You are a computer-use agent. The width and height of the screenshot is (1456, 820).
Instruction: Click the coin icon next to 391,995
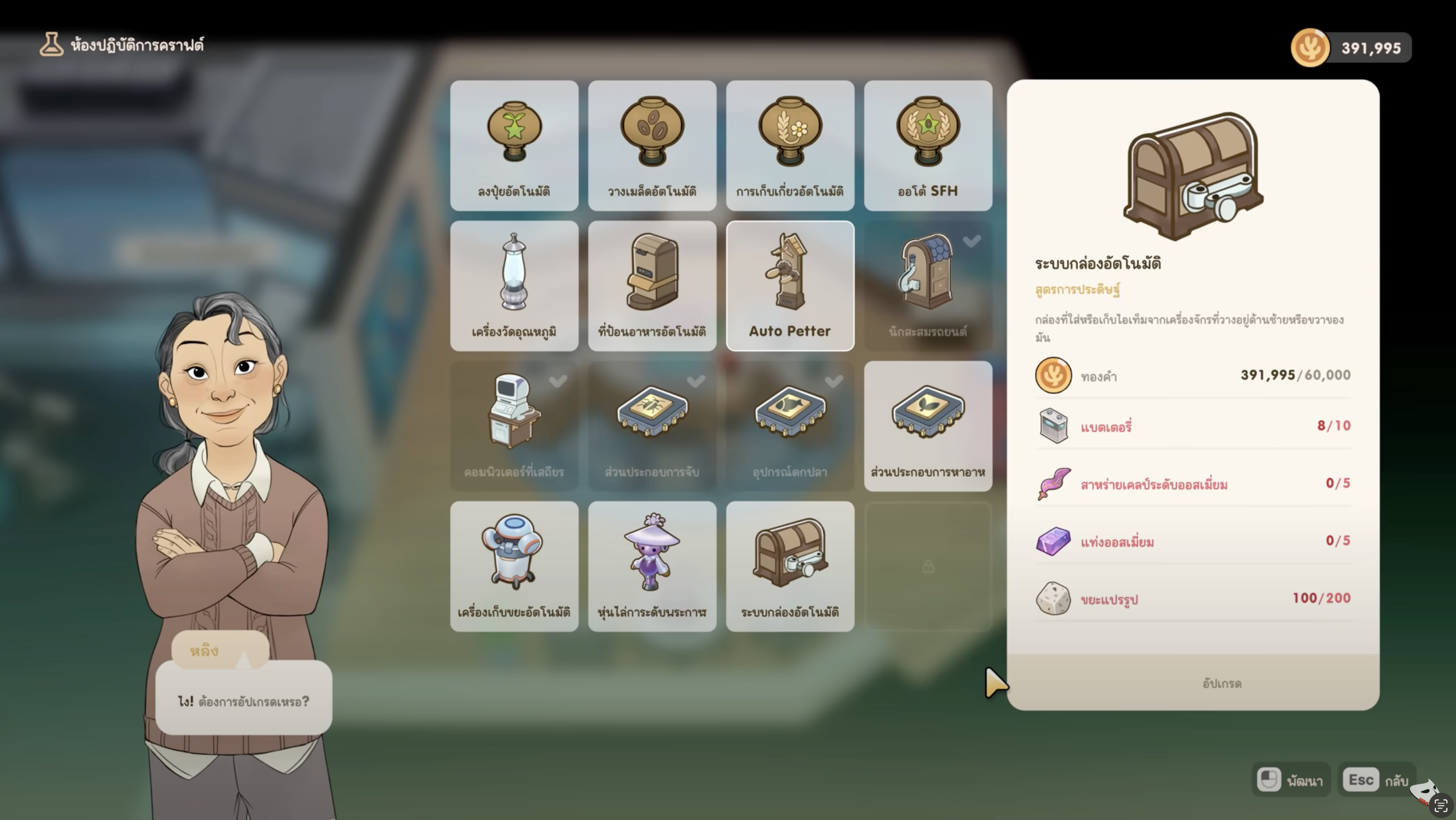click(1310, 47)
